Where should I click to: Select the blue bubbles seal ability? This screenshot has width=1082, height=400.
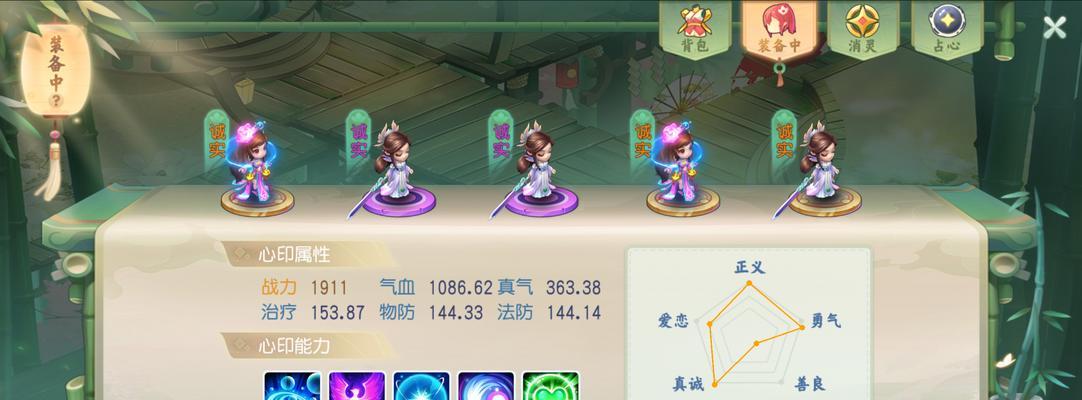292,387
